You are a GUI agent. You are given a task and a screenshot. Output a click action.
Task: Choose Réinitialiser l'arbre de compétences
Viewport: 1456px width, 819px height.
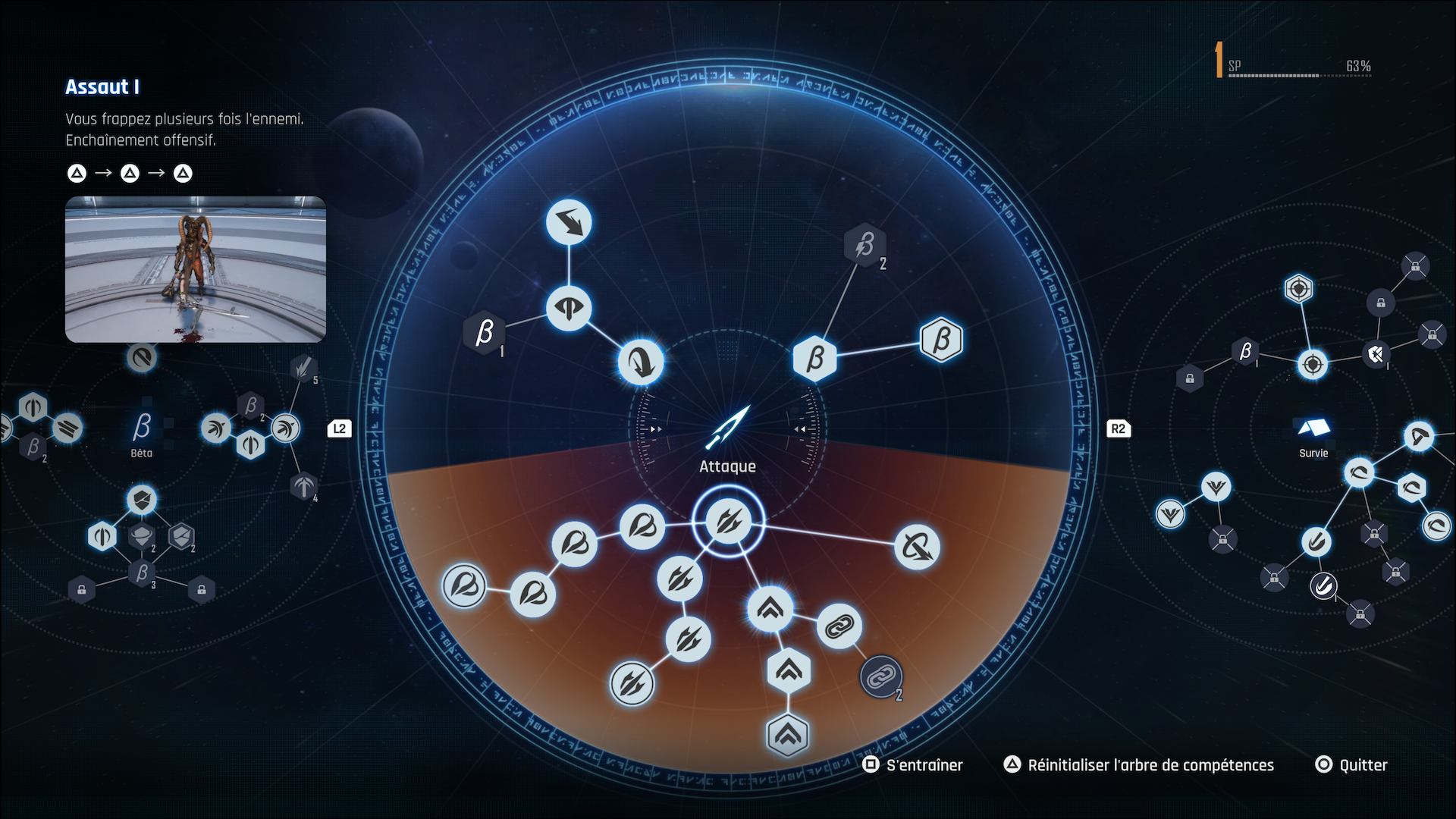point(1139,765)
